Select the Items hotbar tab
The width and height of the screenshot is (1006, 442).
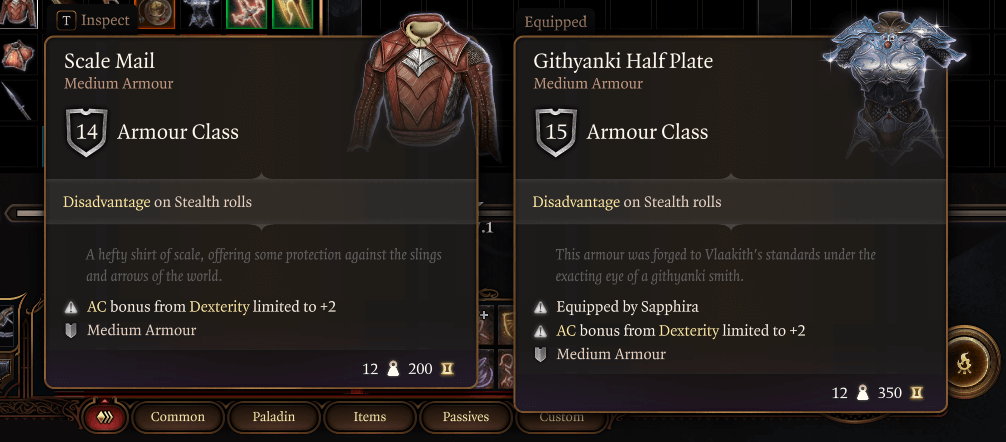click(x=369, y=417)
